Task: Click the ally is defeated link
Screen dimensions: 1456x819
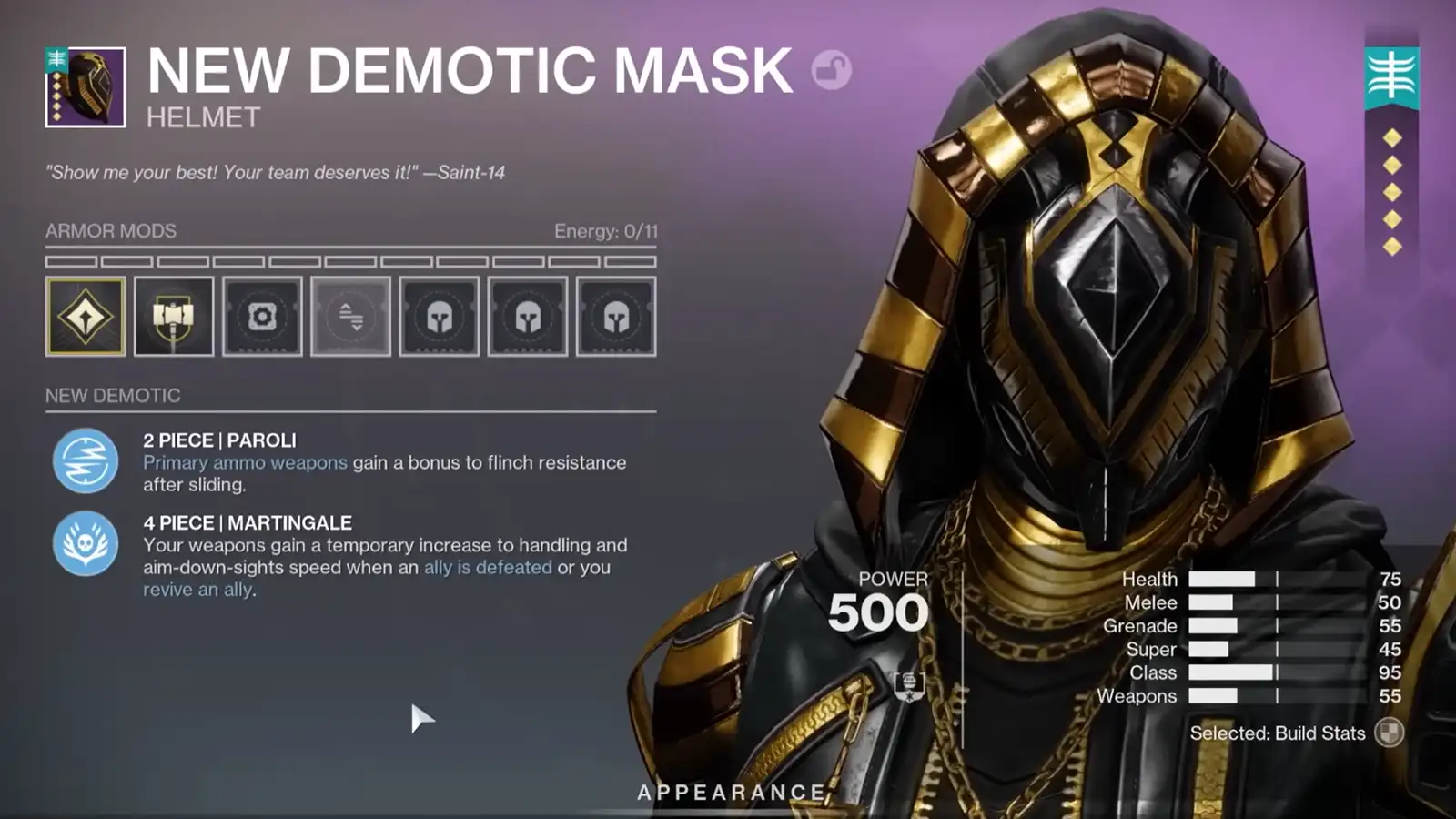Action: [x=488, y=568]
